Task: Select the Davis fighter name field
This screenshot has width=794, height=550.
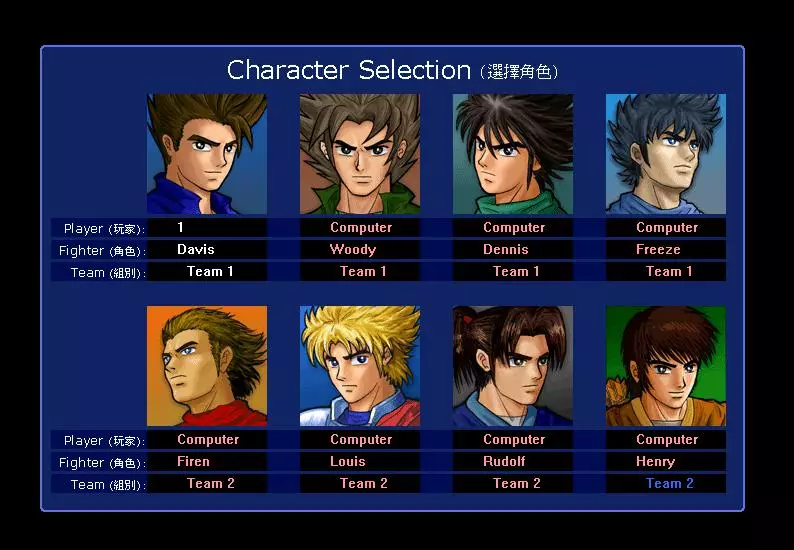Action: pos(207,250)
